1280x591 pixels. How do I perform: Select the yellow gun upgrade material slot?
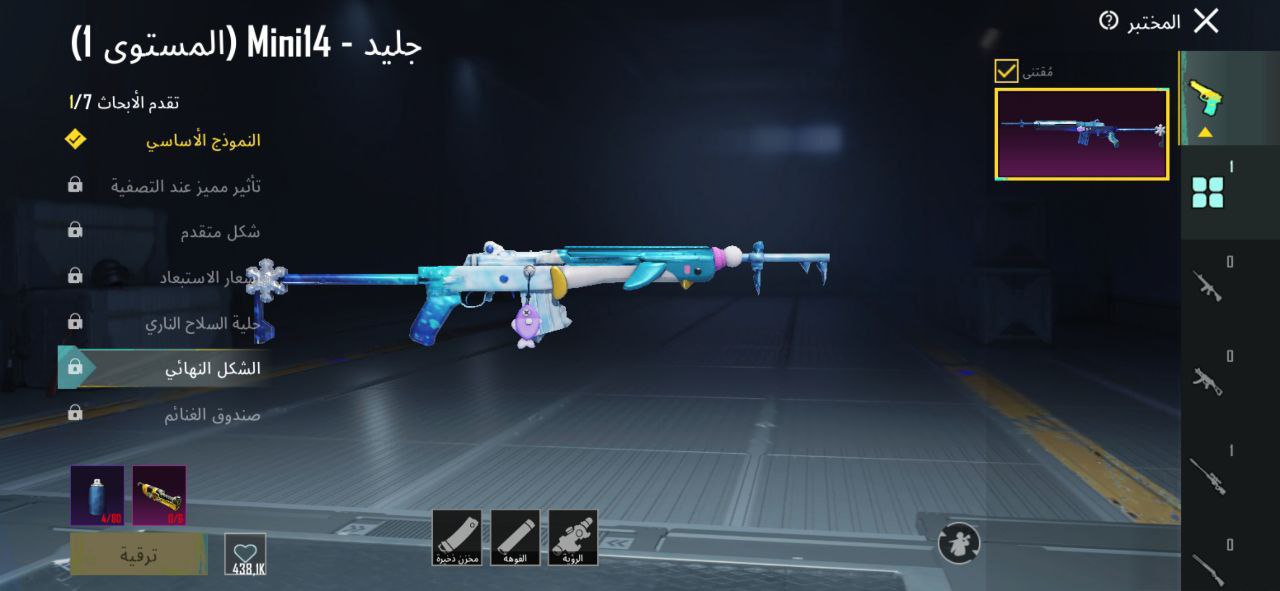click(159, 495)
